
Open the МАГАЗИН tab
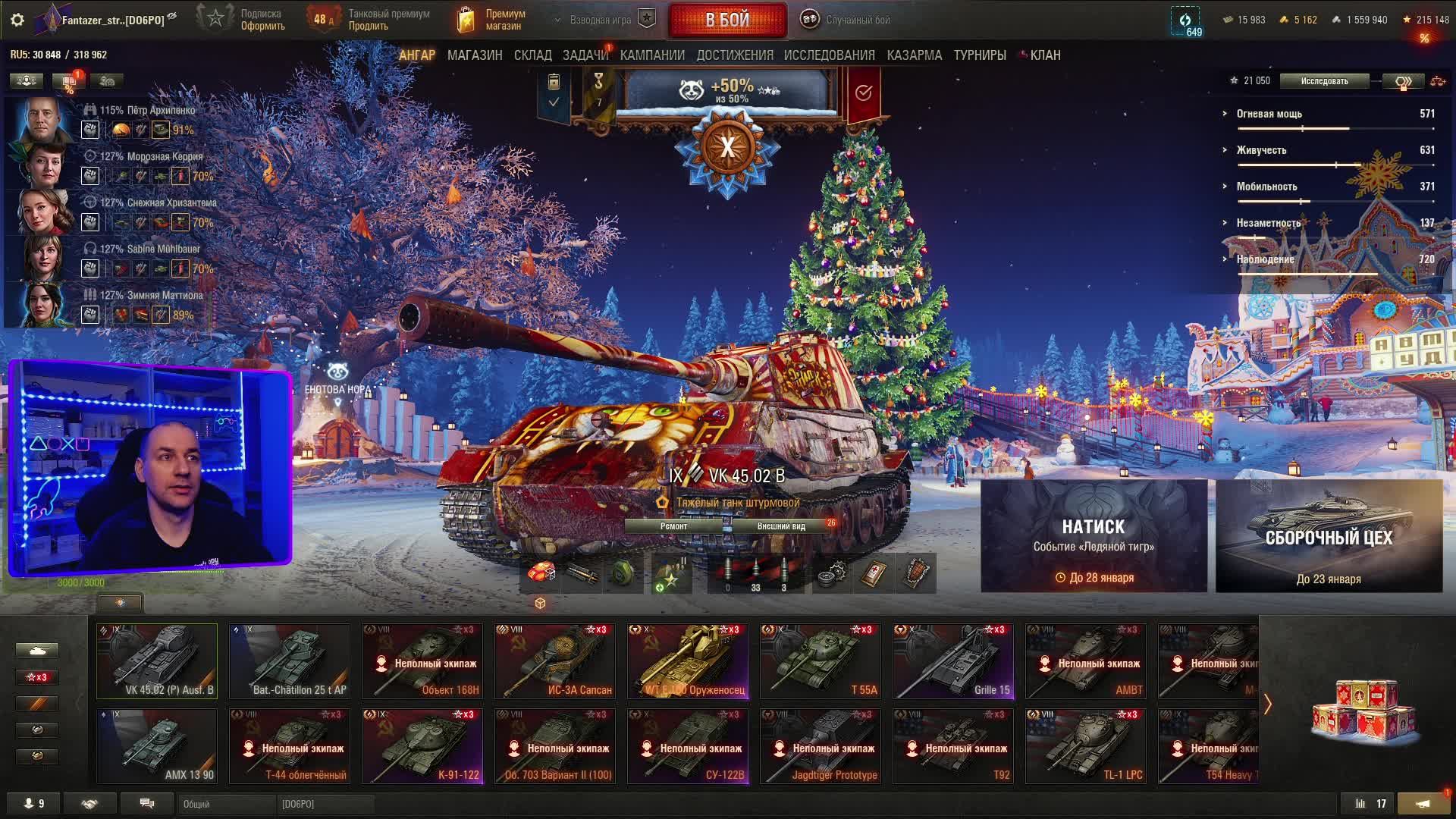[475, 55]
